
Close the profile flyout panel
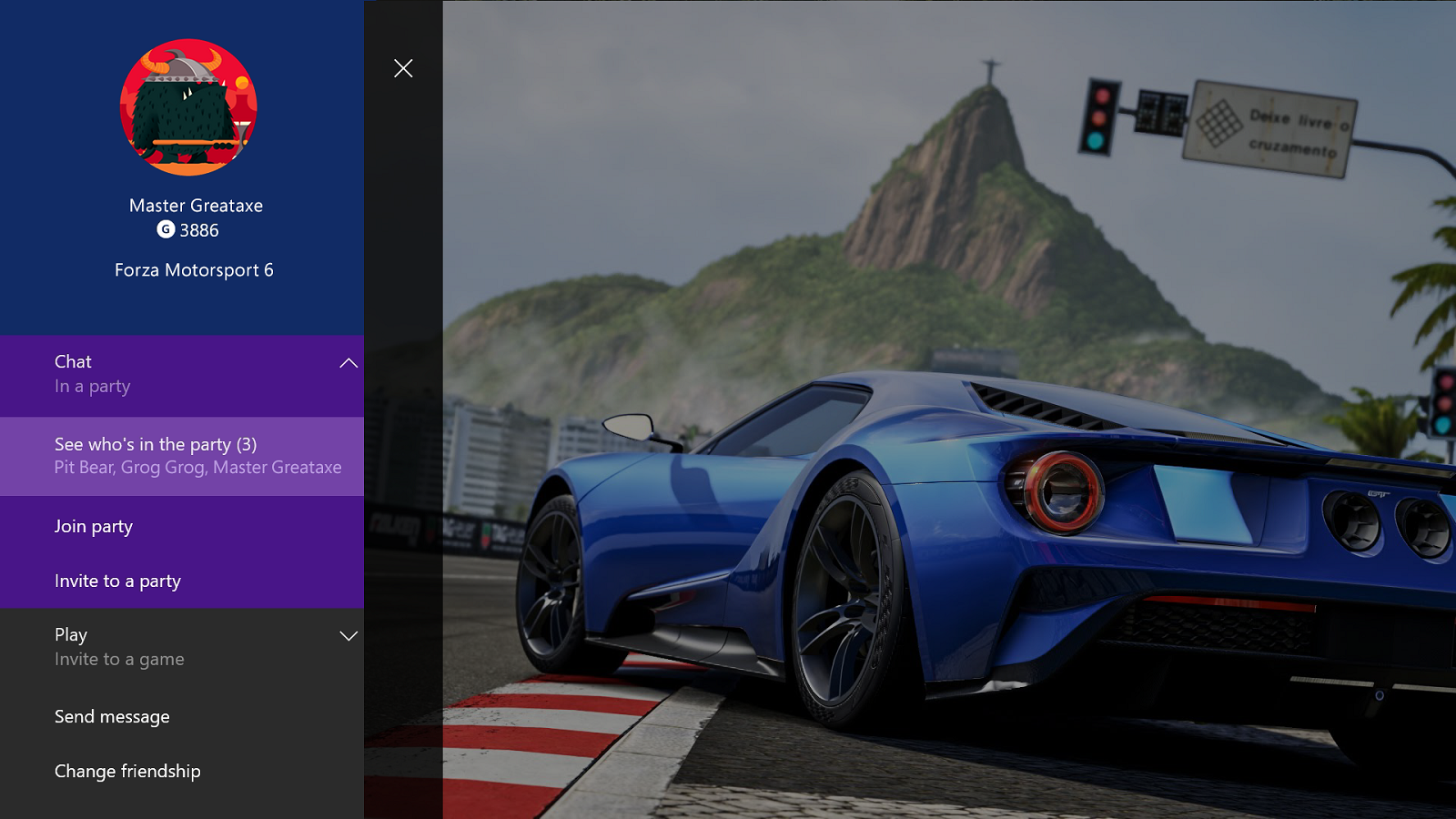tap(403, 67)
